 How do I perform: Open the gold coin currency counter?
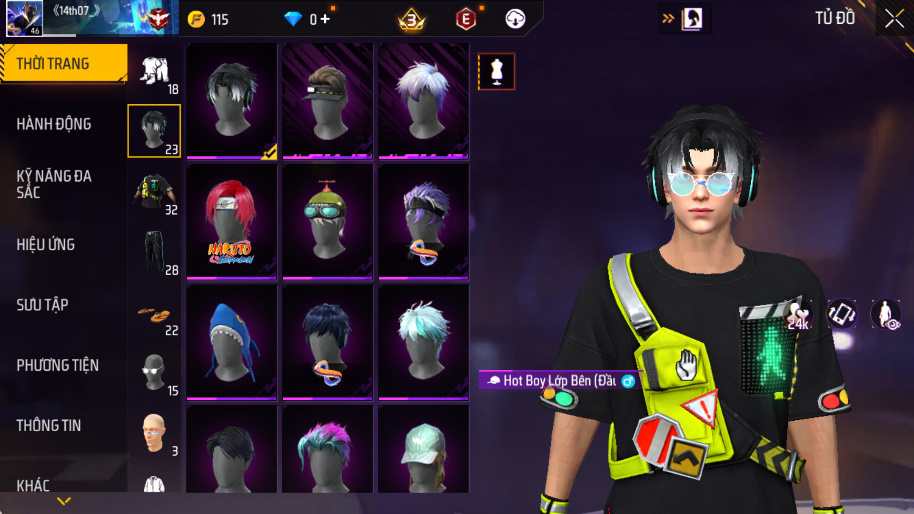click(x=209, y=19)
